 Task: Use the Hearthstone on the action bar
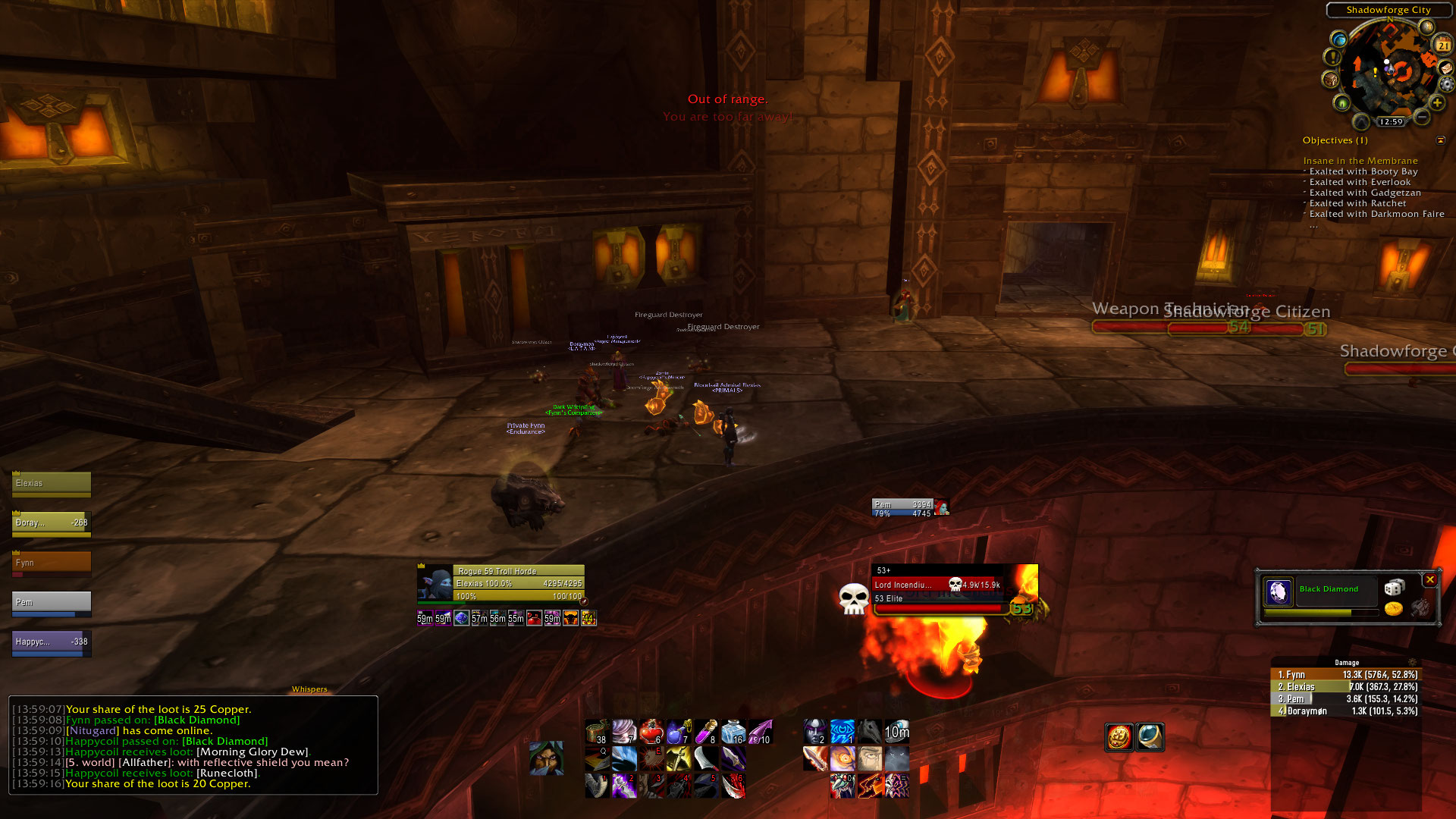coord(897,731)
